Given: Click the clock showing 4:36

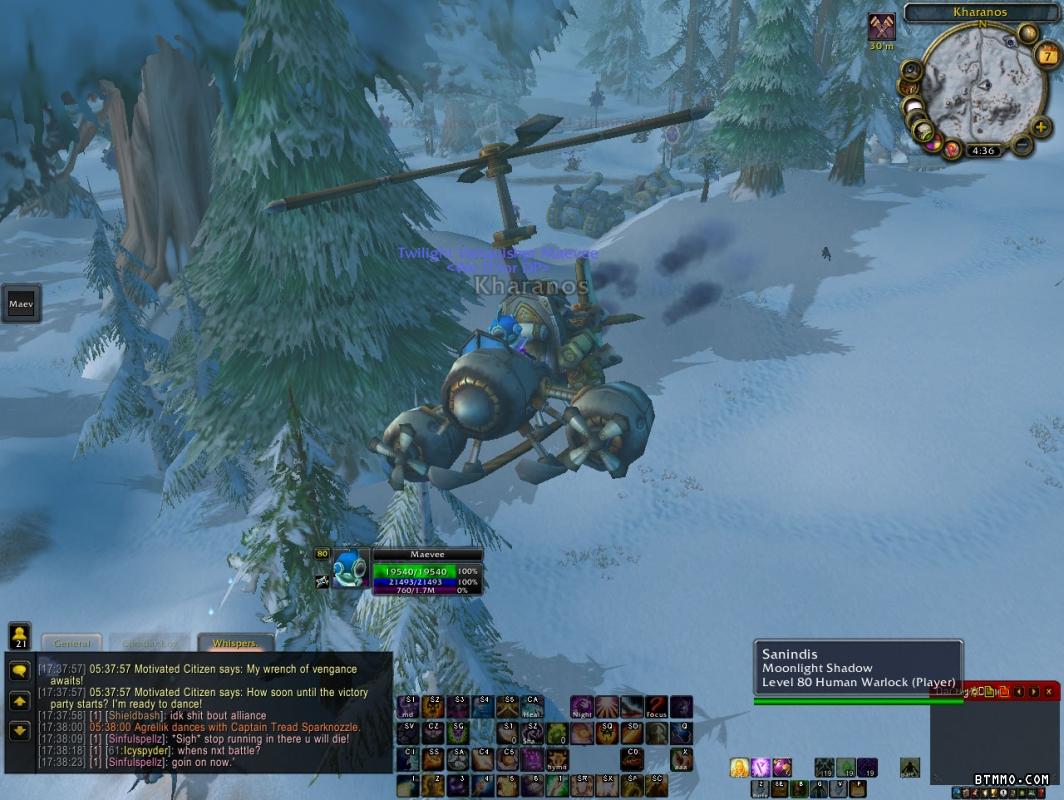Looking at the screenshot, I should coord(984,151).
